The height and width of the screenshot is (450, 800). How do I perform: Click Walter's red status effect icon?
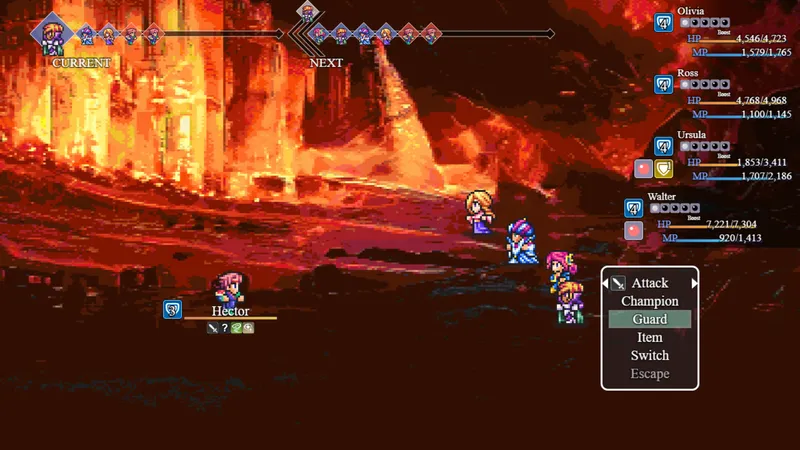[634, 231]
